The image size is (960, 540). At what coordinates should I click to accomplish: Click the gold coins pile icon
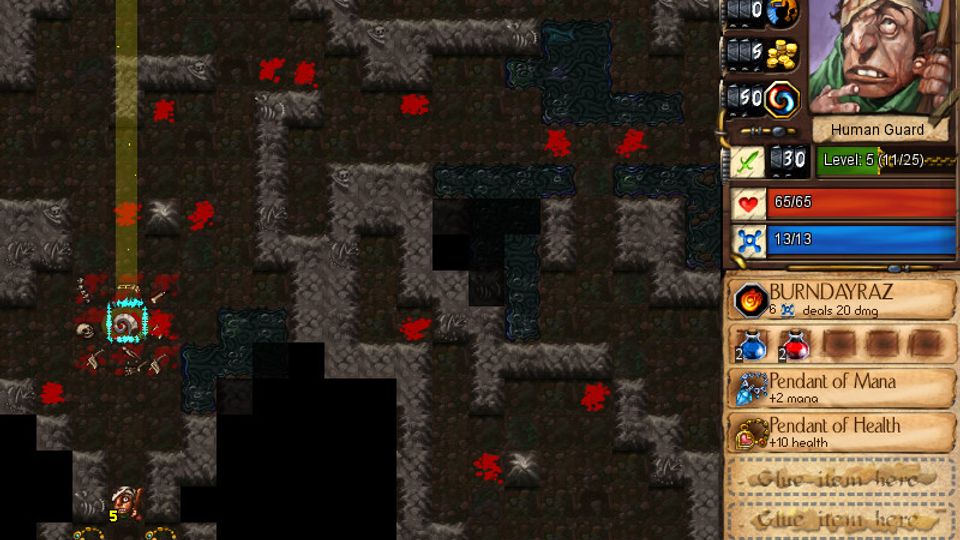tap(783, 54)
